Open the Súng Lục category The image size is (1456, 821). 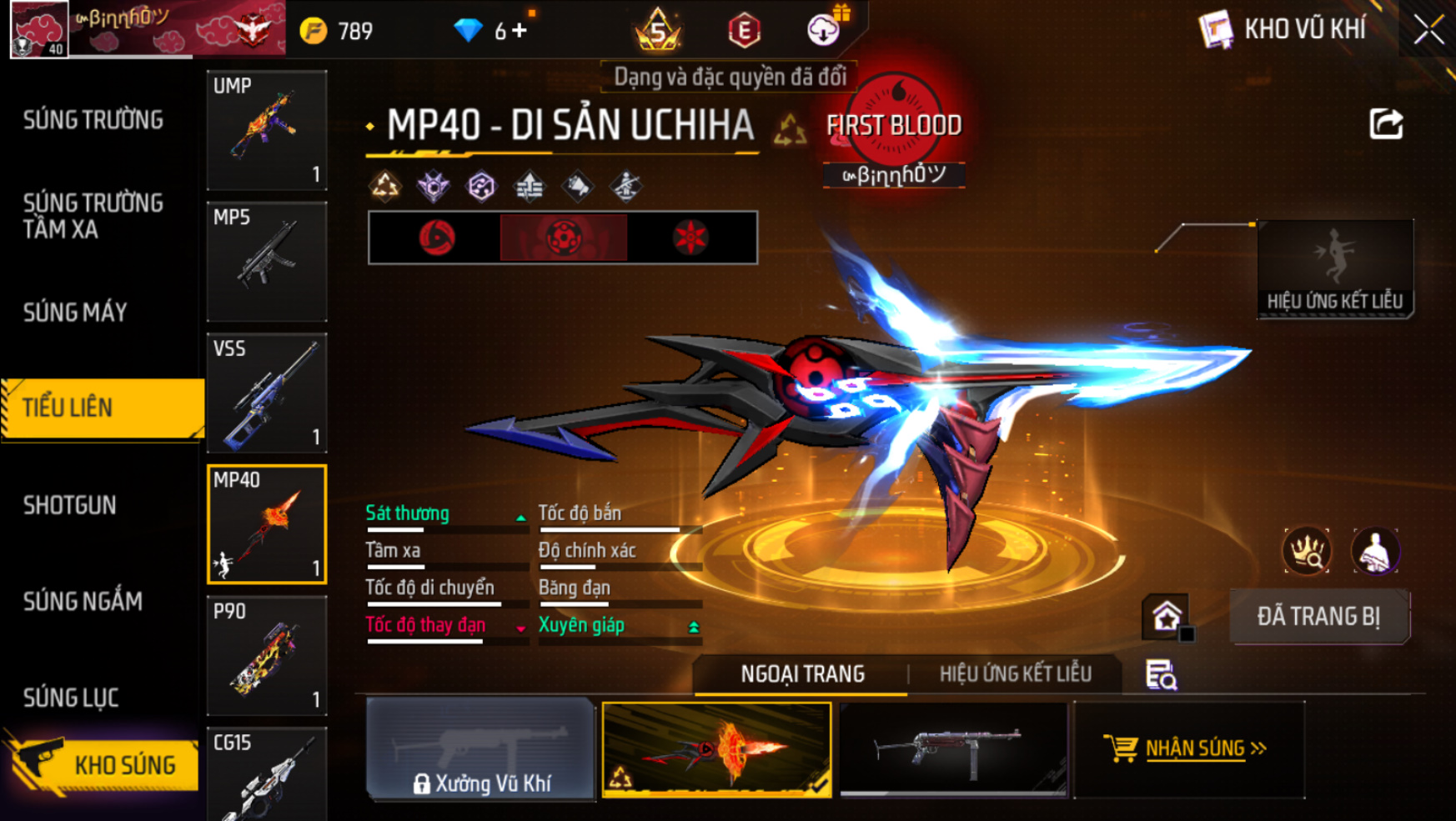pyautogui.click(x=71, y=698)
